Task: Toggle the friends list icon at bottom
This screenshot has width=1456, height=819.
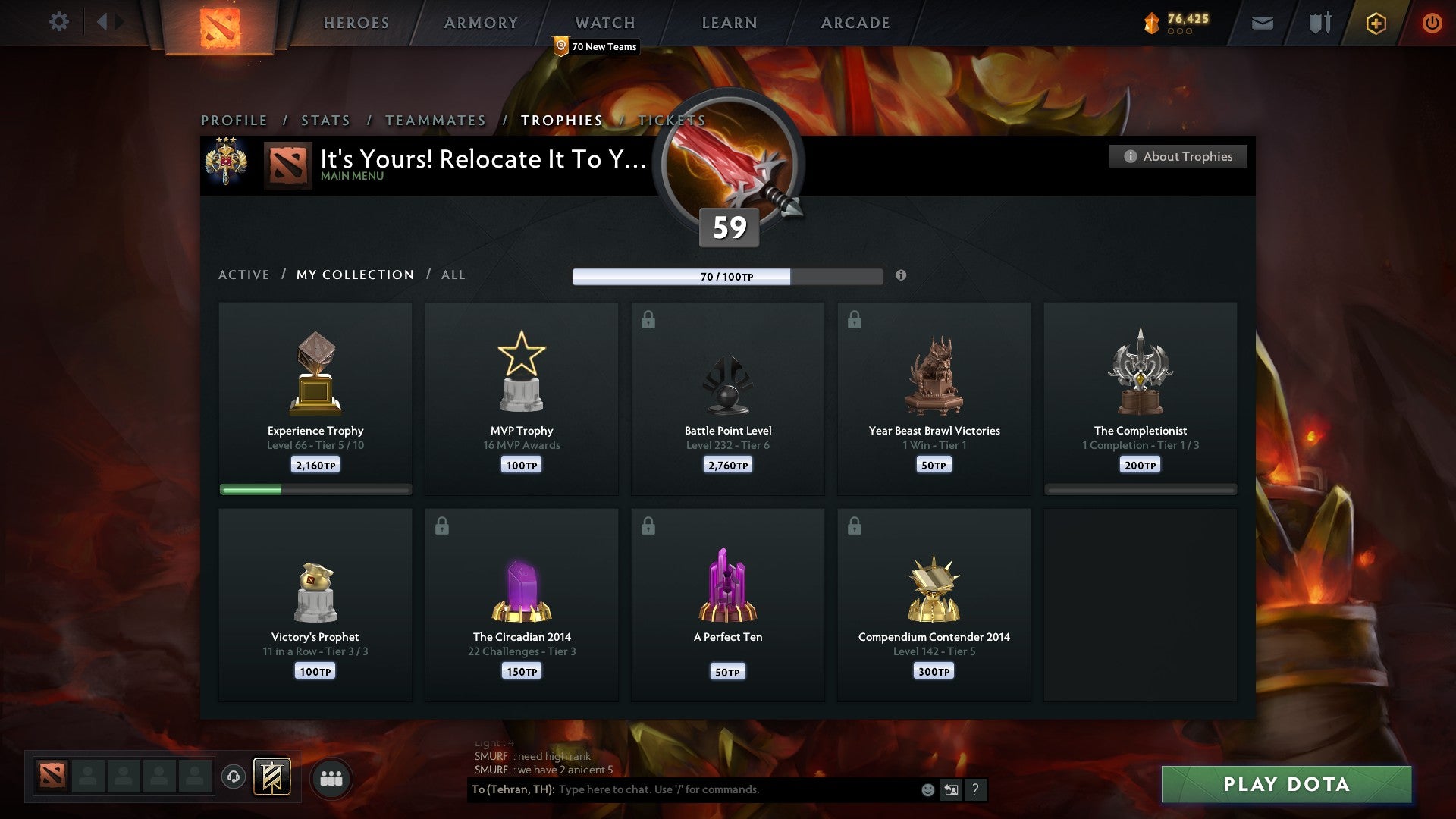Action: coord(331,777)
